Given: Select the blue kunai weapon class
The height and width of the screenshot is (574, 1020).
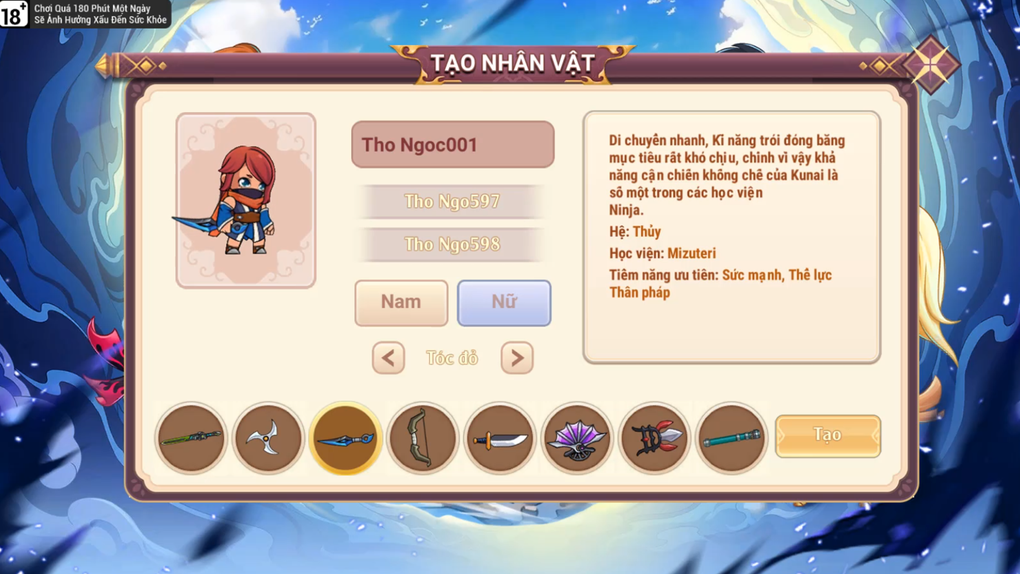Looking at the screenshot, I should [345, 438].
